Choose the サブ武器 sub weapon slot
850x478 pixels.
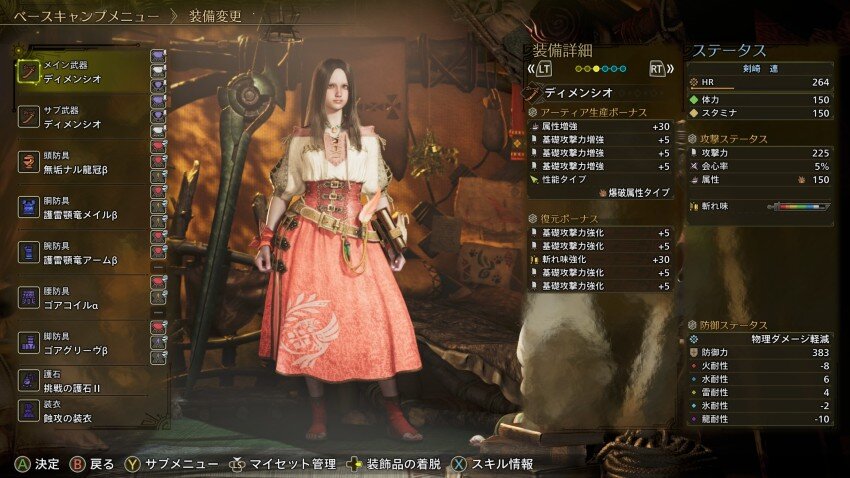(85, 117)
